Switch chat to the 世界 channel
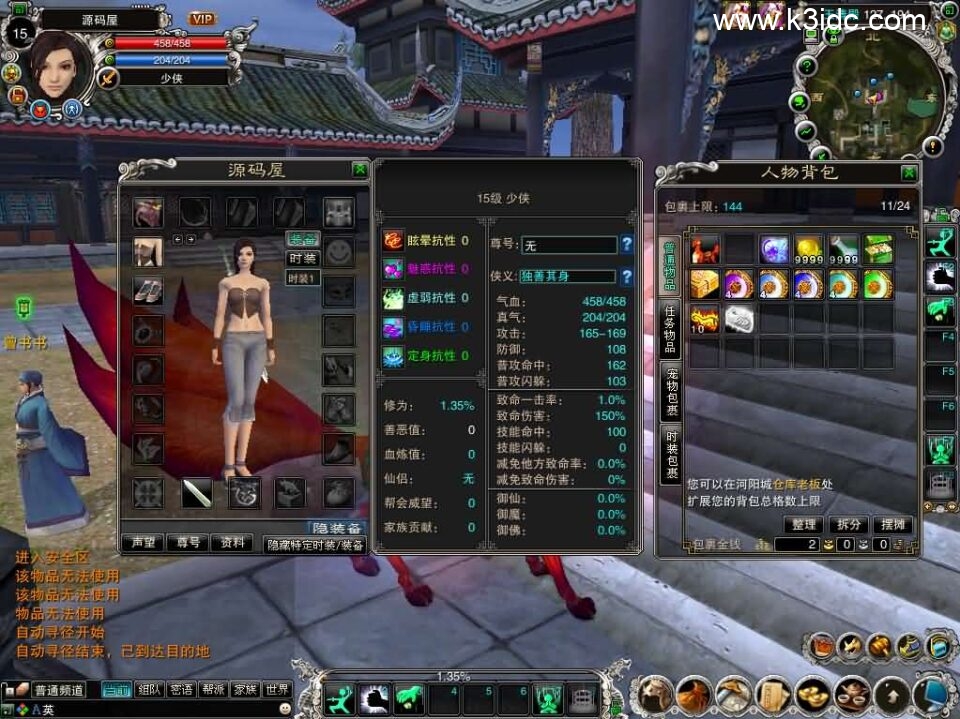This screenshot has width=960, height=719. pos(277,690)
